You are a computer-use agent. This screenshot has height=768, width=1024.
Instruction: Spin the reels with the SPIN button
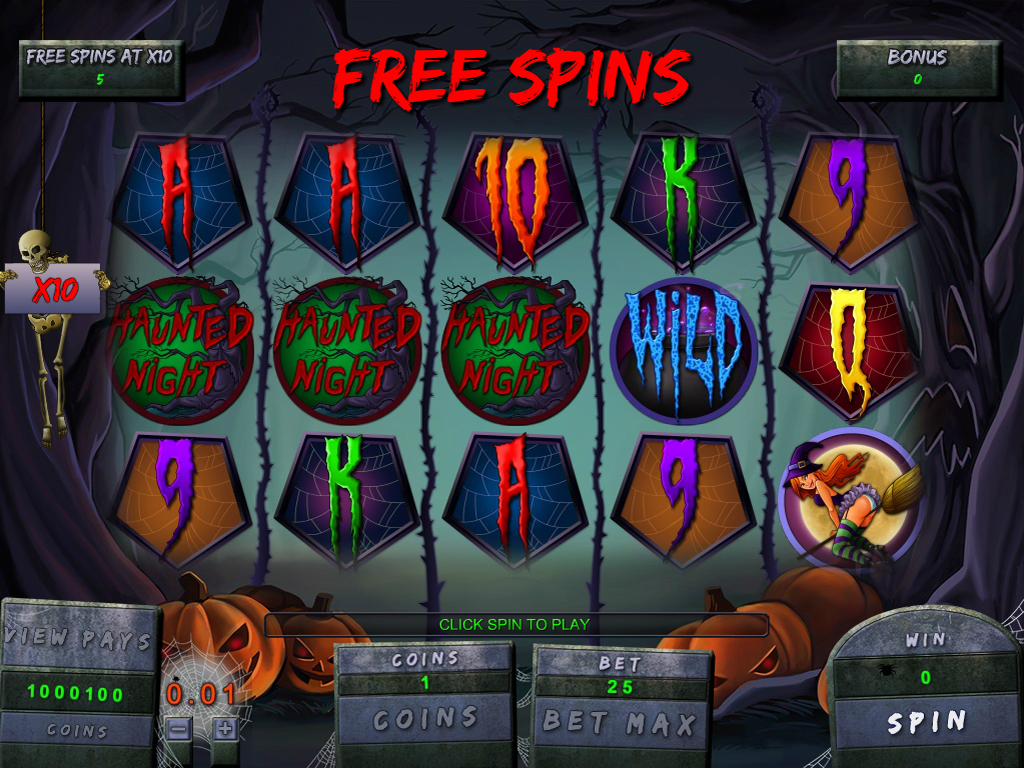tap(926, 721)
